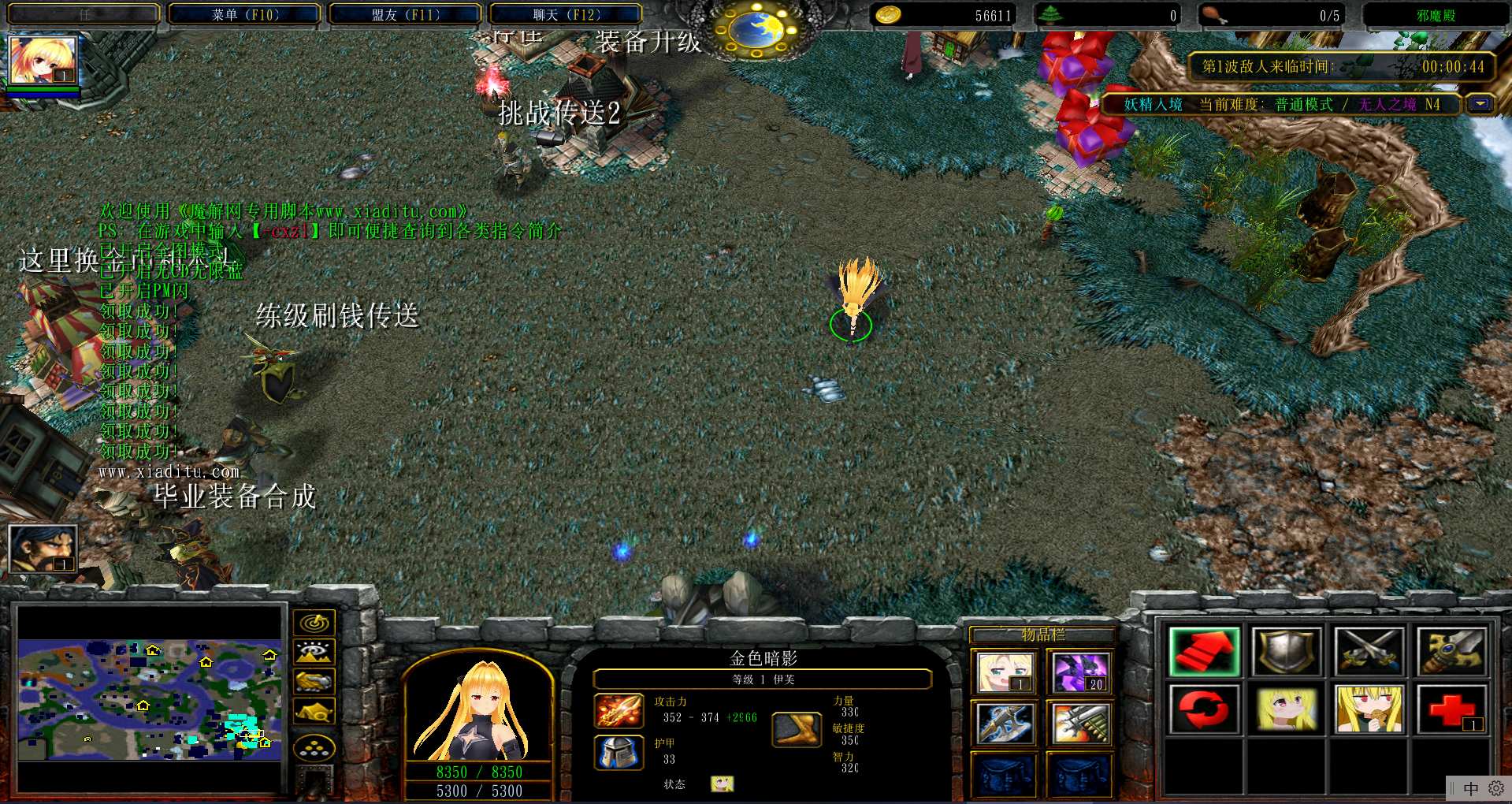Viewport: 1512px width, 804px height.
Task: Activate the shield Hold Position command
Action: coord(1286,651)
